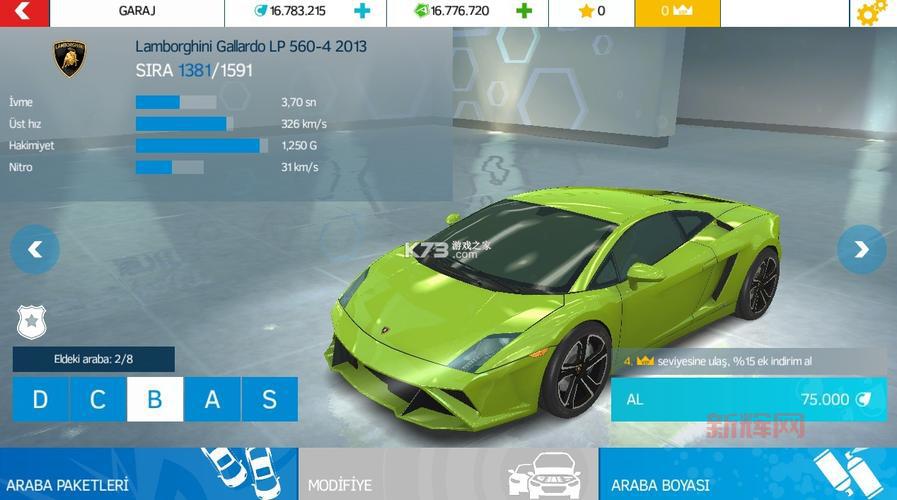Viewport: 897px width, 500px height.
Task: Show the previous car with left arrow
Action: click(35, 249)
